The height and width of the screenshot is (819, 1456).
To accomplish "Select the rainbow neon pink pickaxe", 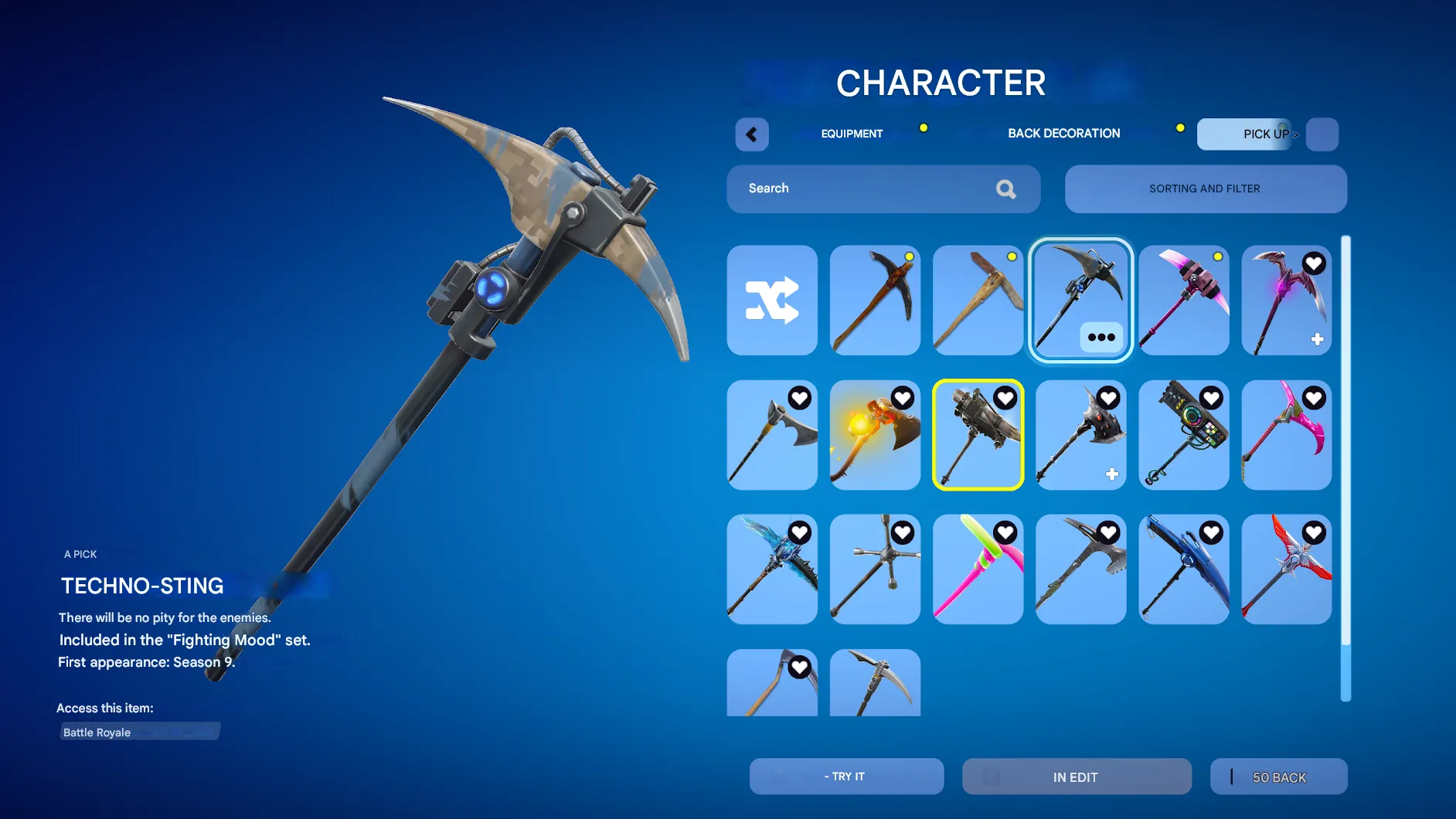I will coord(978,569).
